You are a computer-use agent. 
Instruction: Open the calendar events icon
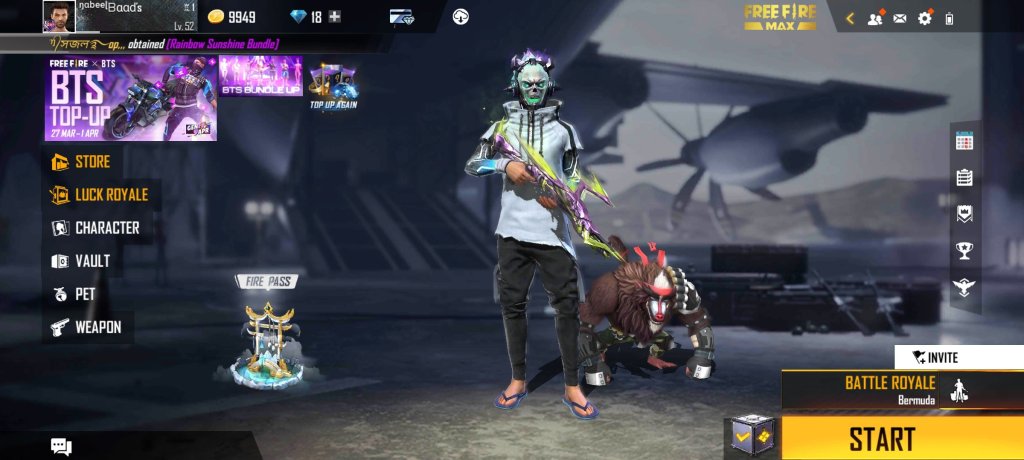click(964, 141)
